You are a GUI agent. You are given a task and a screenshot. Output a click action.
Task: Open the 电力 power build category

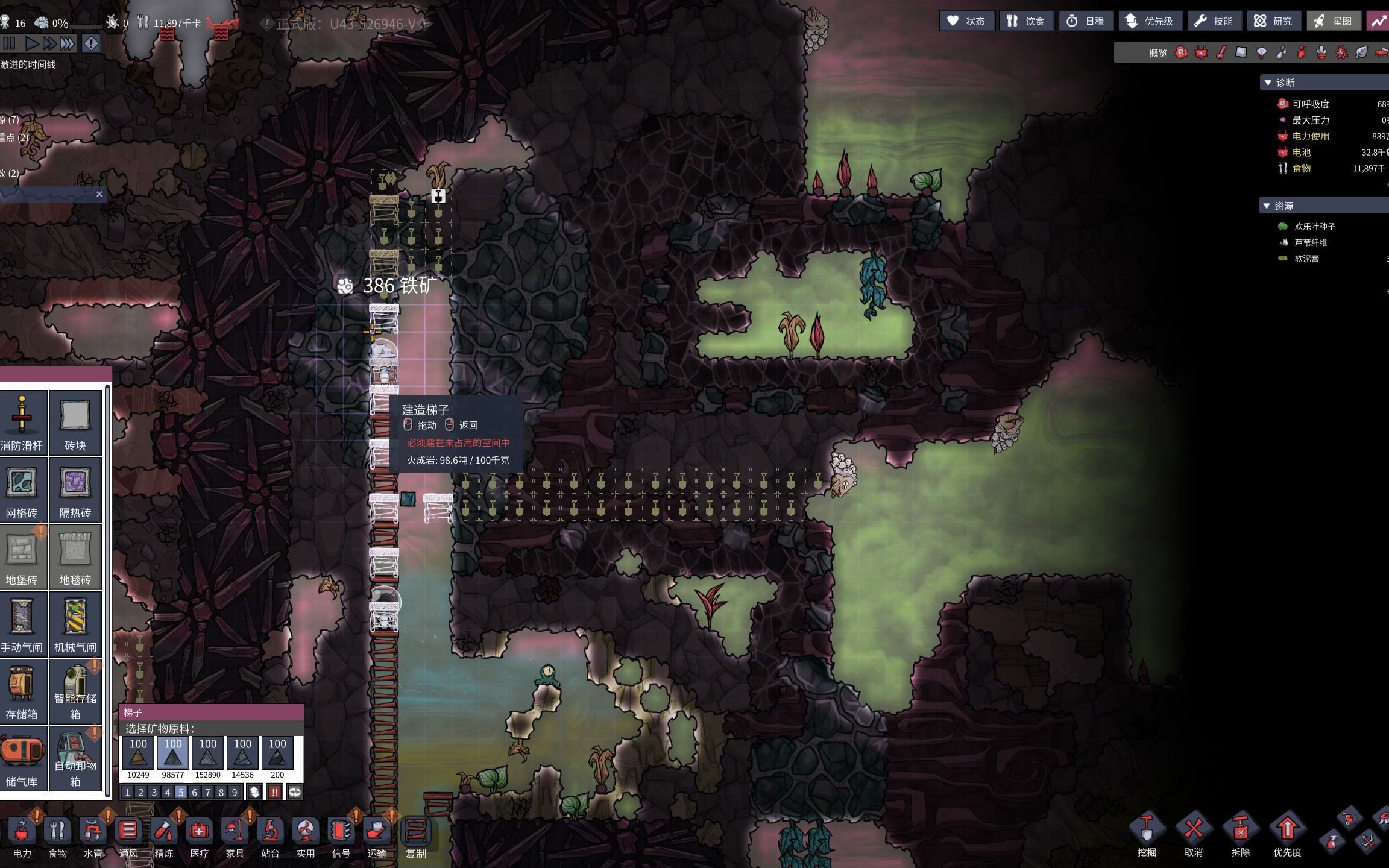point(22,837)
